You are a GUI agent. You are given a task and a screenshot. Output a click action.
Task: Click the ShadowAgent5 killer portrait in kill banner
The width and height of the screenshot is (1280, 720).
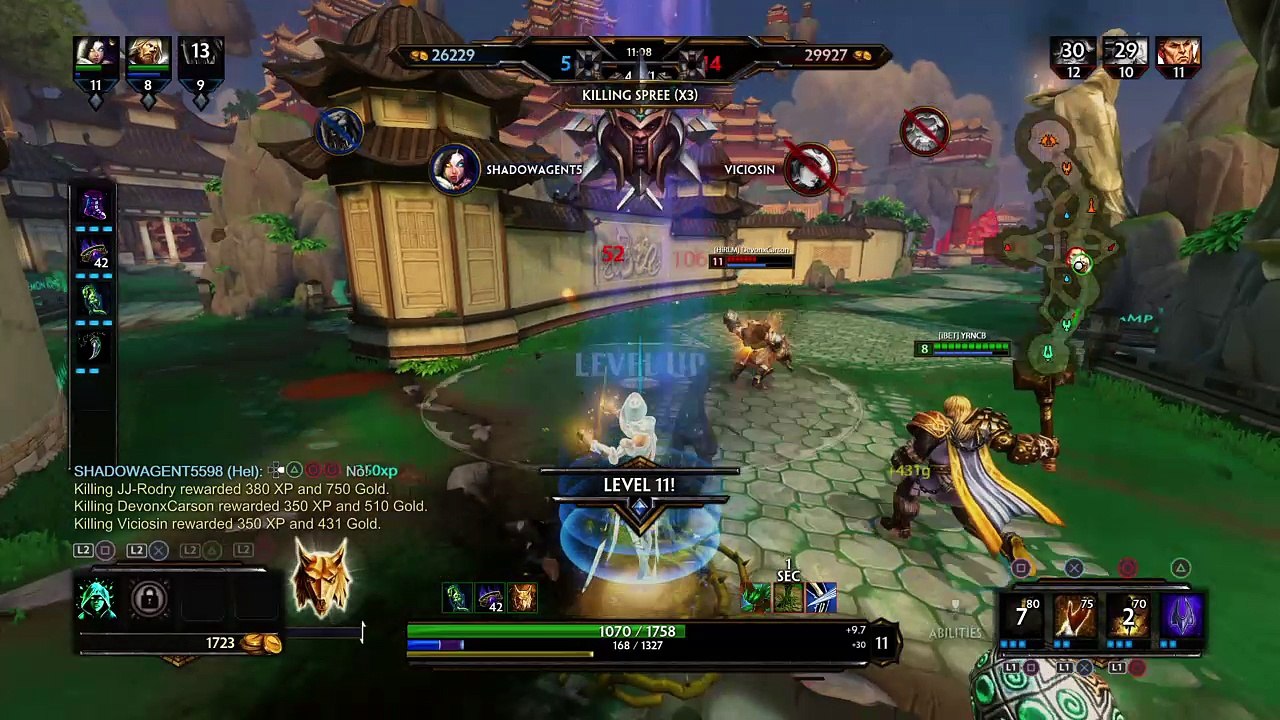pos(454,169)
